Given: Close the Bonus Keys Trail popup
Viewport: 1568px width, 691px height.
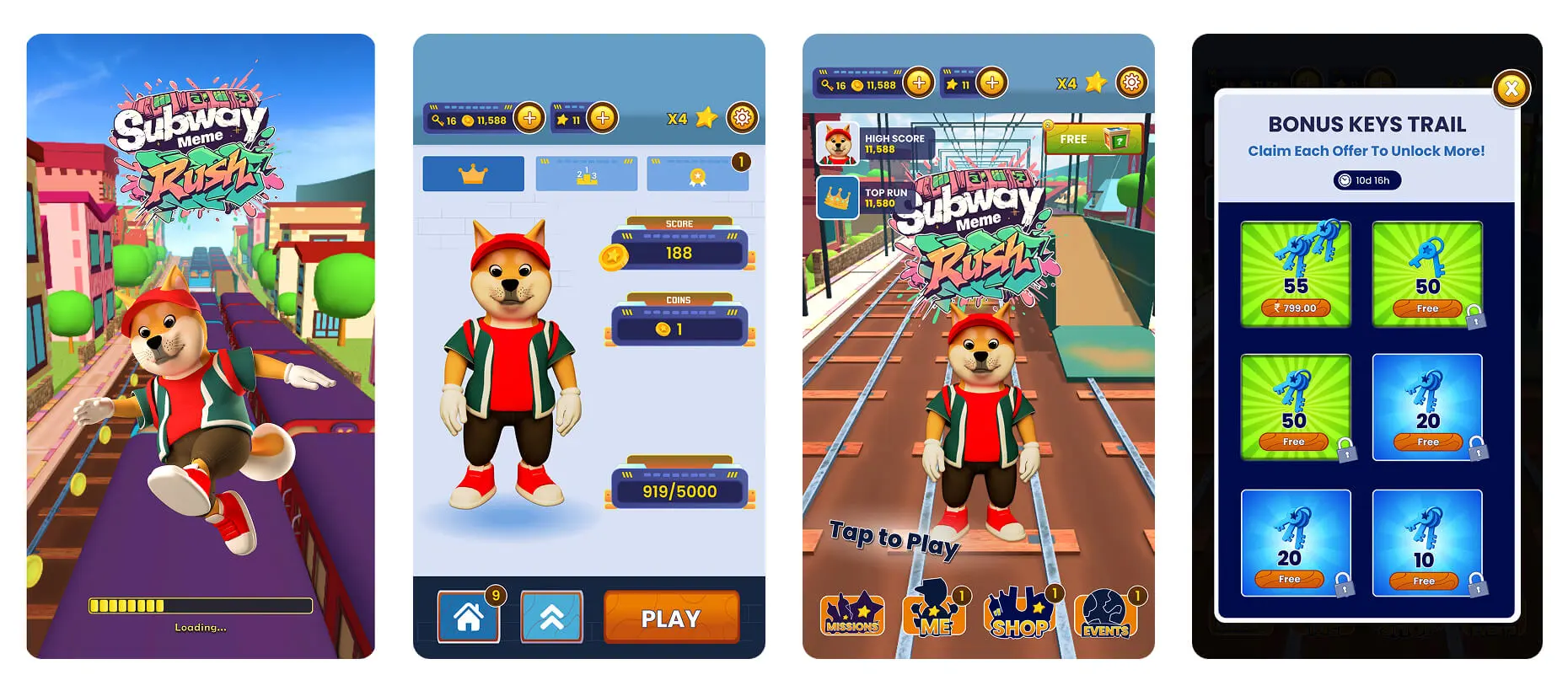Looking at the screenshot, I should click(1512, 88).
